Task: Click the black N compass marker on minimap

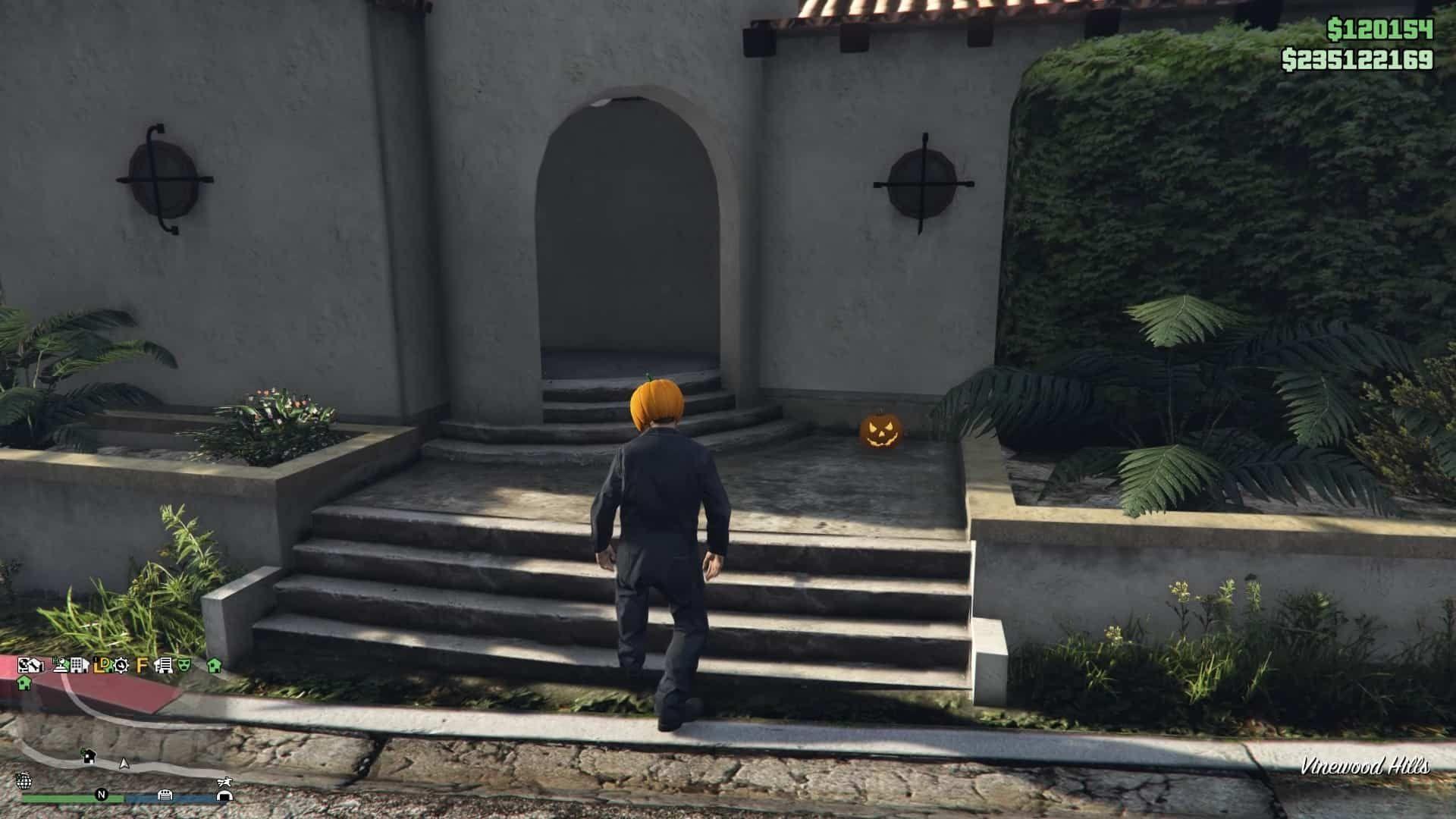Action: point(102,795)
